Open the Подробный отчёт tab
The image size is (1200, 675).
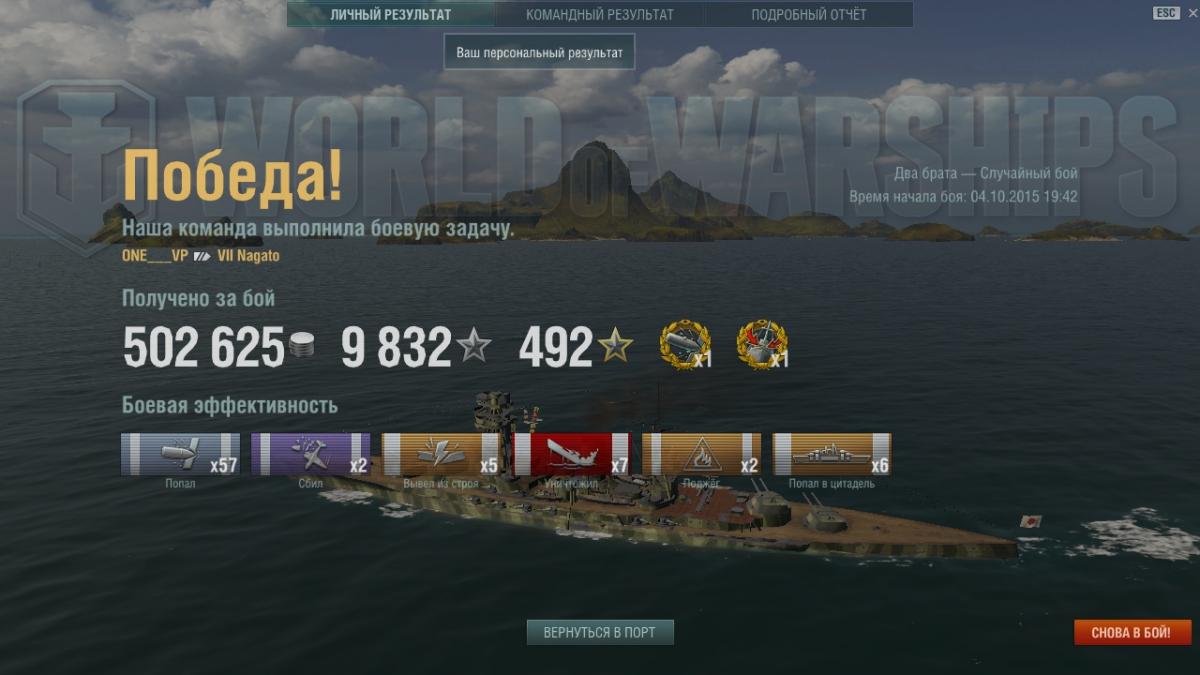(x=809, y=15)
